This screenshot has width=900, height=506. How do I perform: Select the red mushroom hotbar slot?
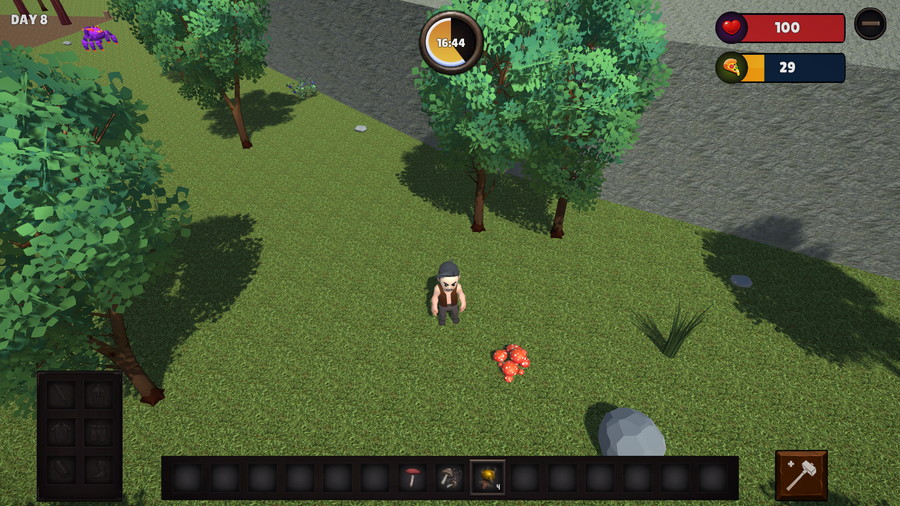tap(412, 478)
